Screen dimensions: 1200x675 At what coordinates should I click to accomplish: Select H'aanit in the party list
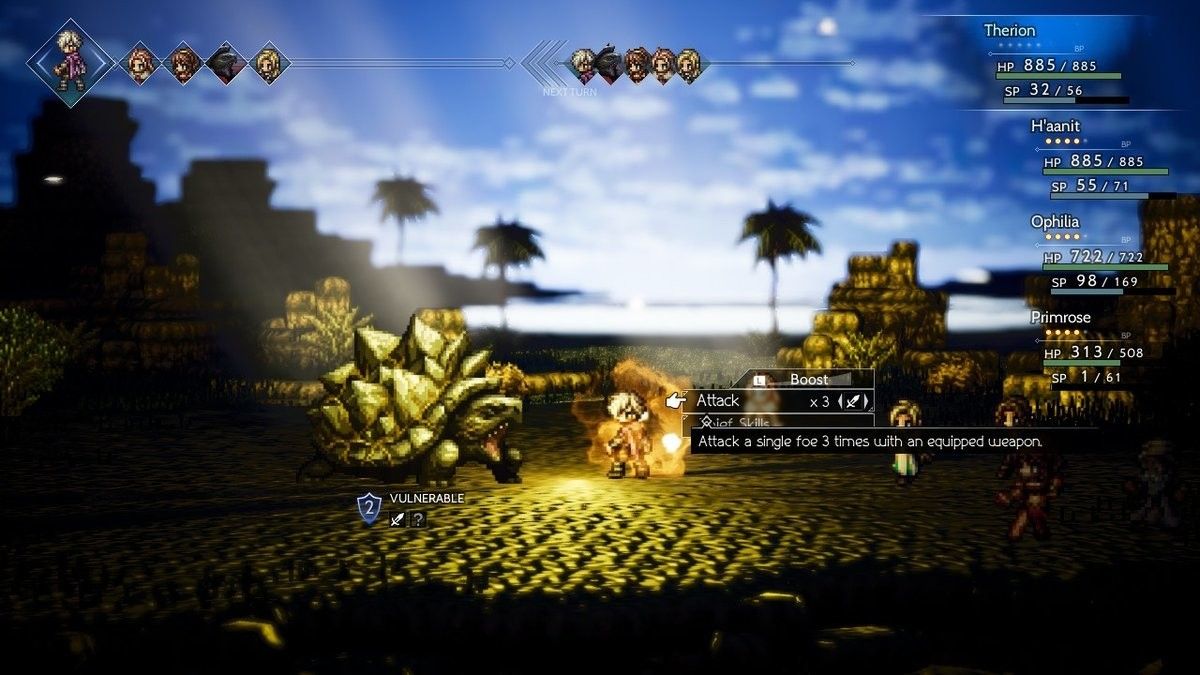coord(1055,125)
